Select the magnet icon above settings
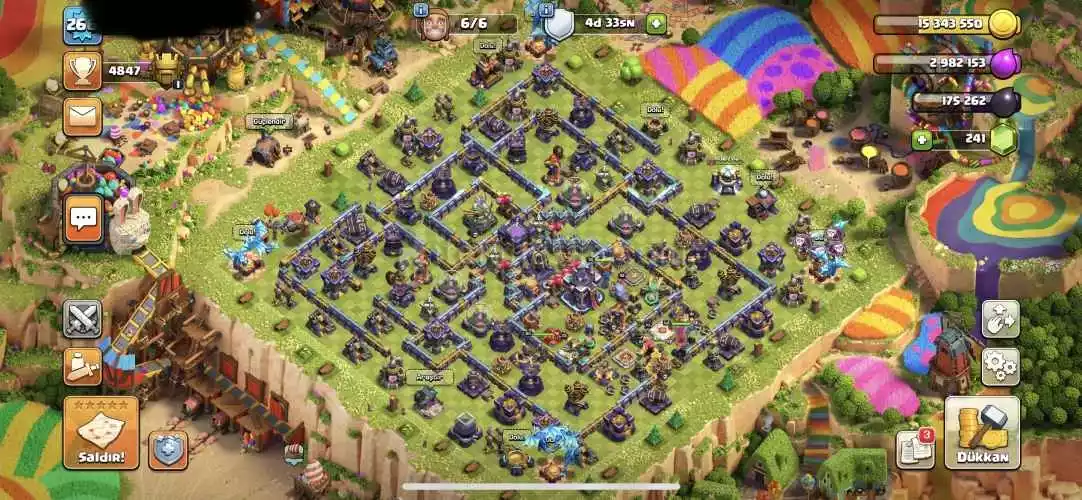Viewport: 1082px width, 500px height. [x=999, y=319]
